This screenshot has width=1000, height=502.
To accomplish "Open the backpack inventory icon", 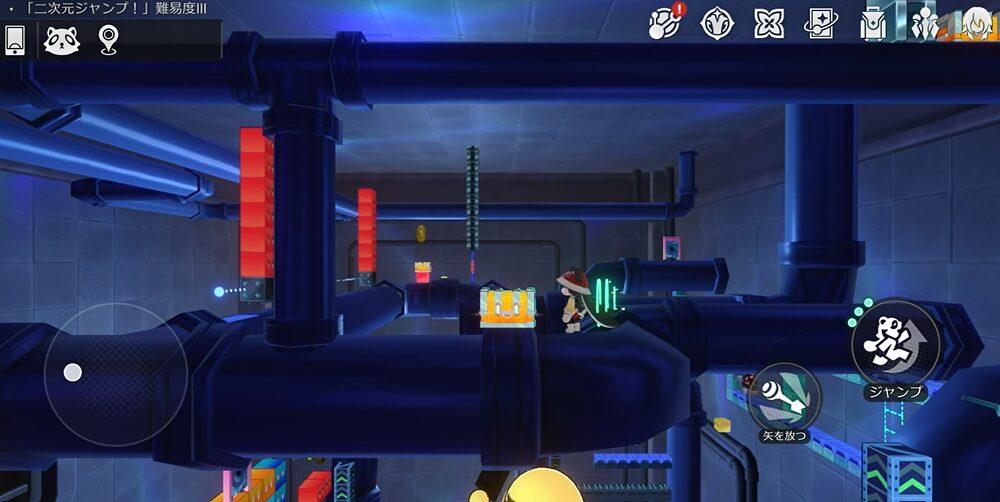I will (873, 23).
